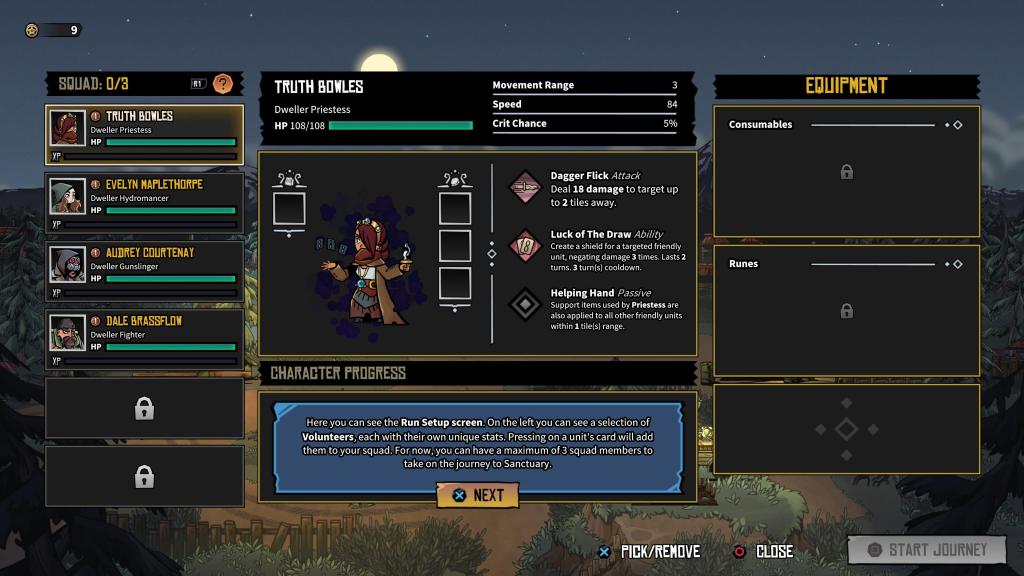
Task: Click the locked Runes panel
Action: coord(846,311)
